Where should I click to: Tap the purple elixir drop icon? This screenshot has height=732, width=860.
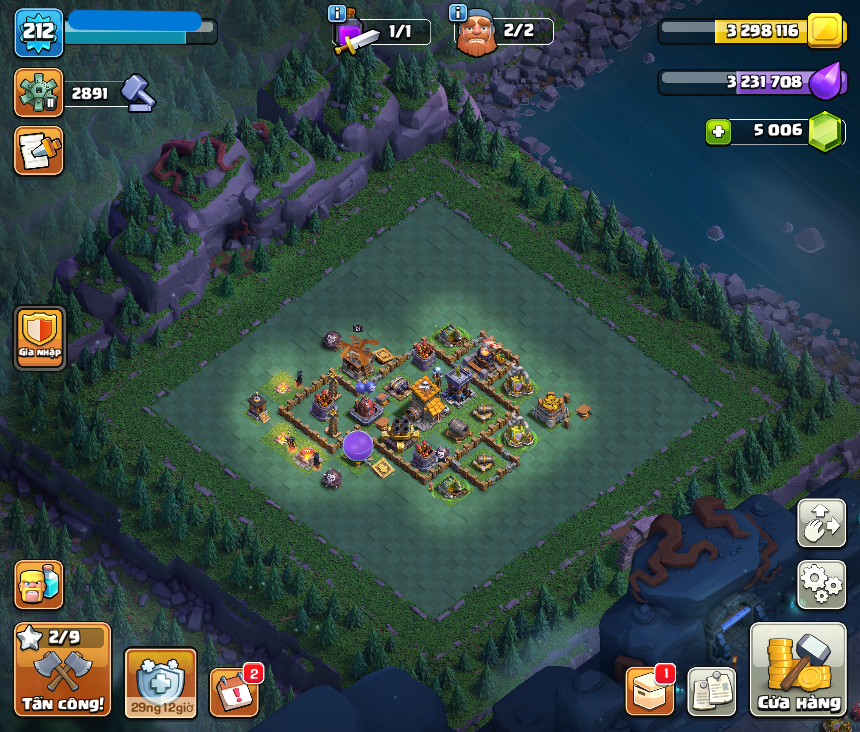[x=824, y=81]
